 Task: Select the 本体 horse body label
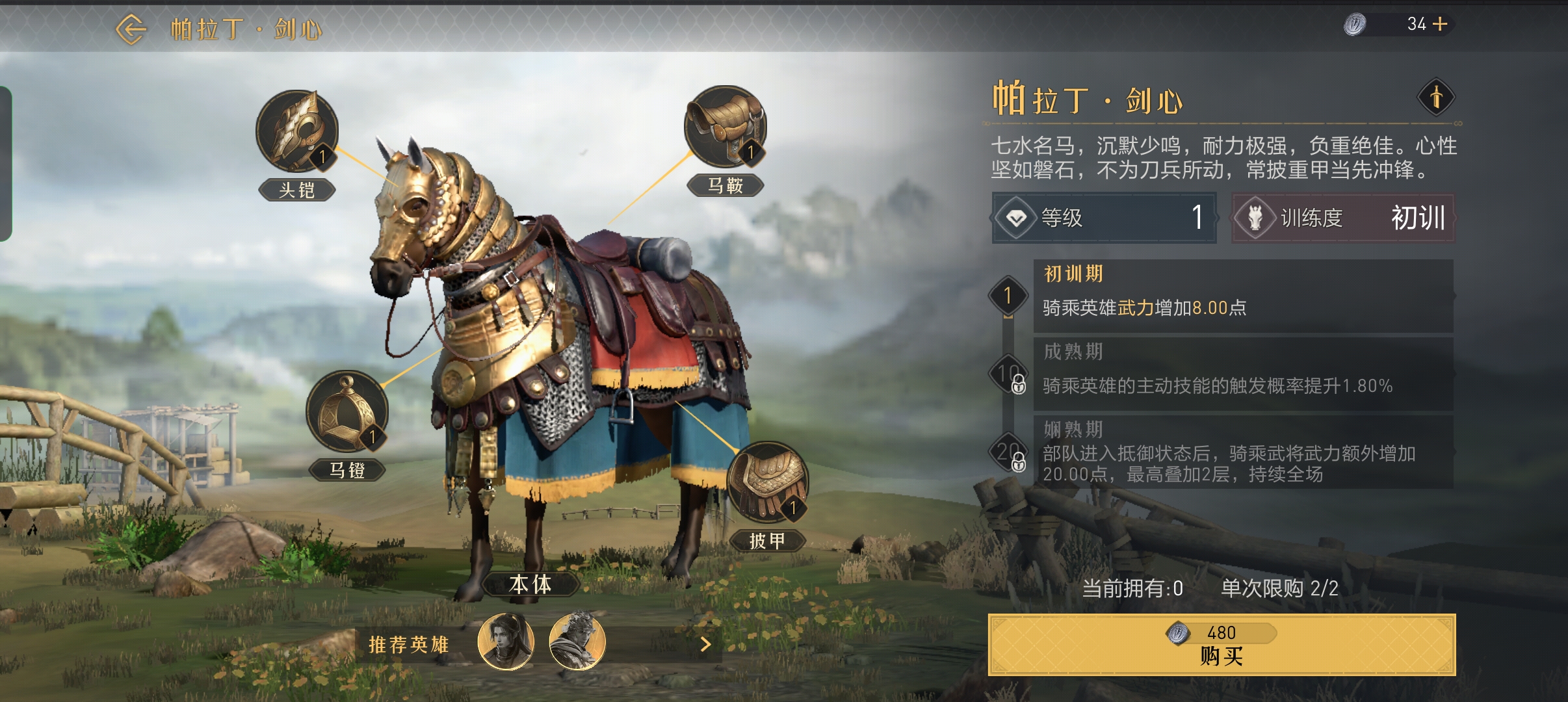(x=530, y=584)
